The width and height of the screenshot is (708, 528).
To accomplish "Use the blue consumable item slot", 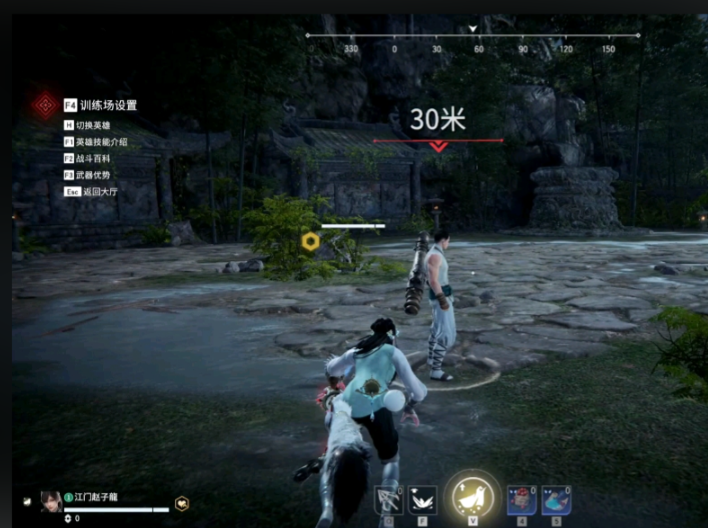I will click(557, 499).
